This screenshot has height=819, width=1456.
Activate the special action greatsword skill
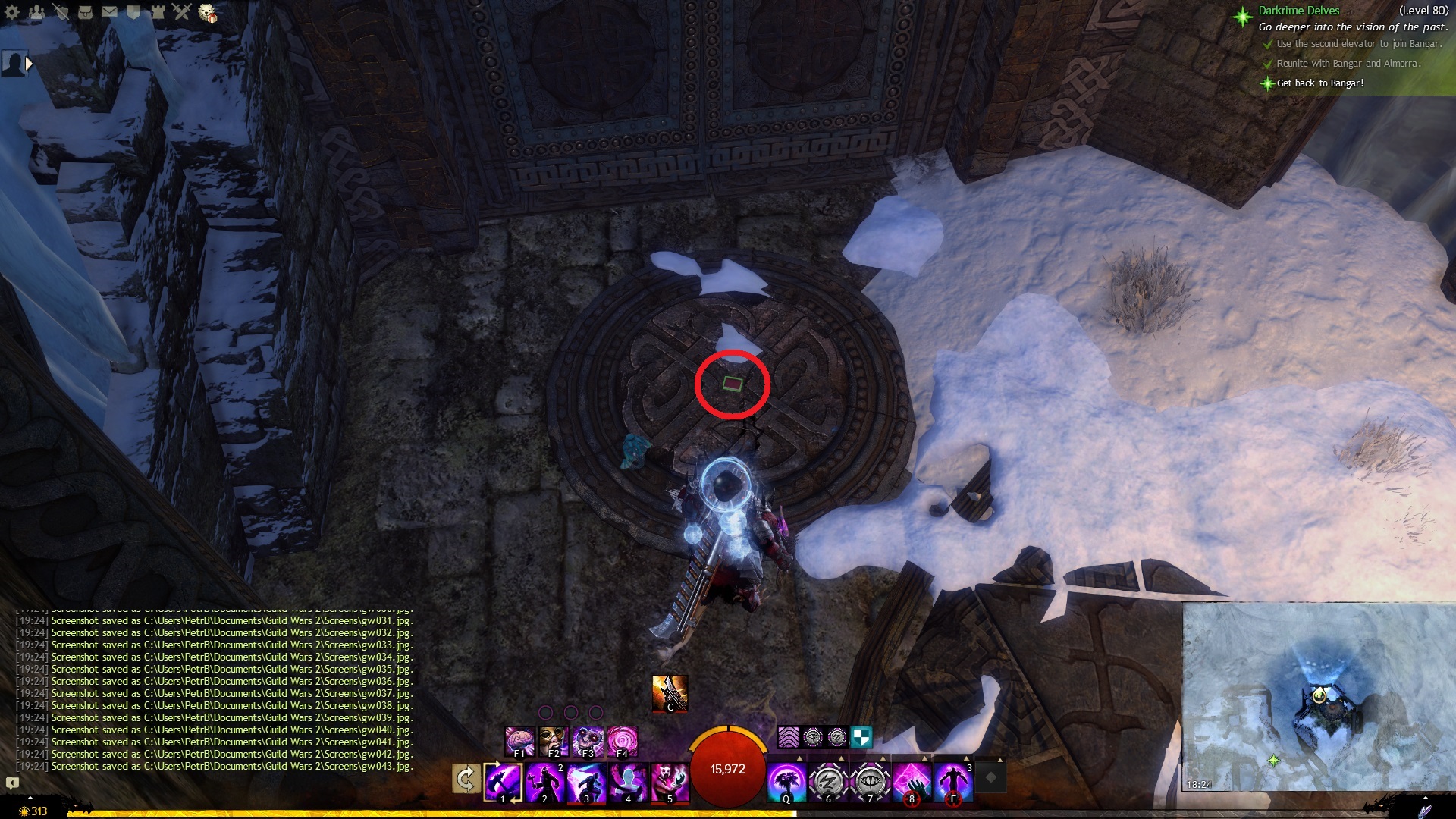[x=670, y=692]
